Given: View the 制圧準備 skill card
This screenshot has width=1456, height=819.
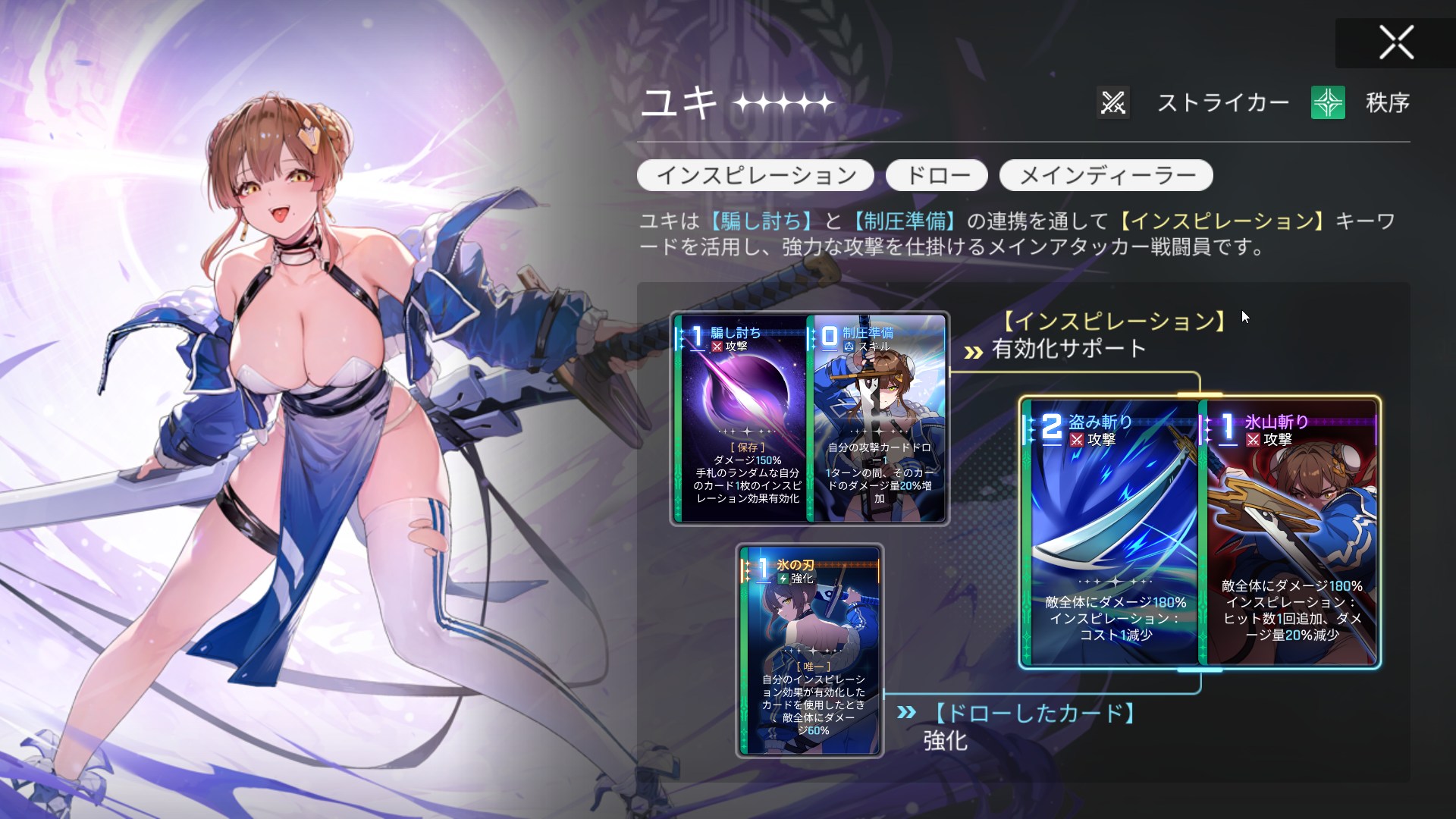Looking at the screenshot, I should (879, 419).
